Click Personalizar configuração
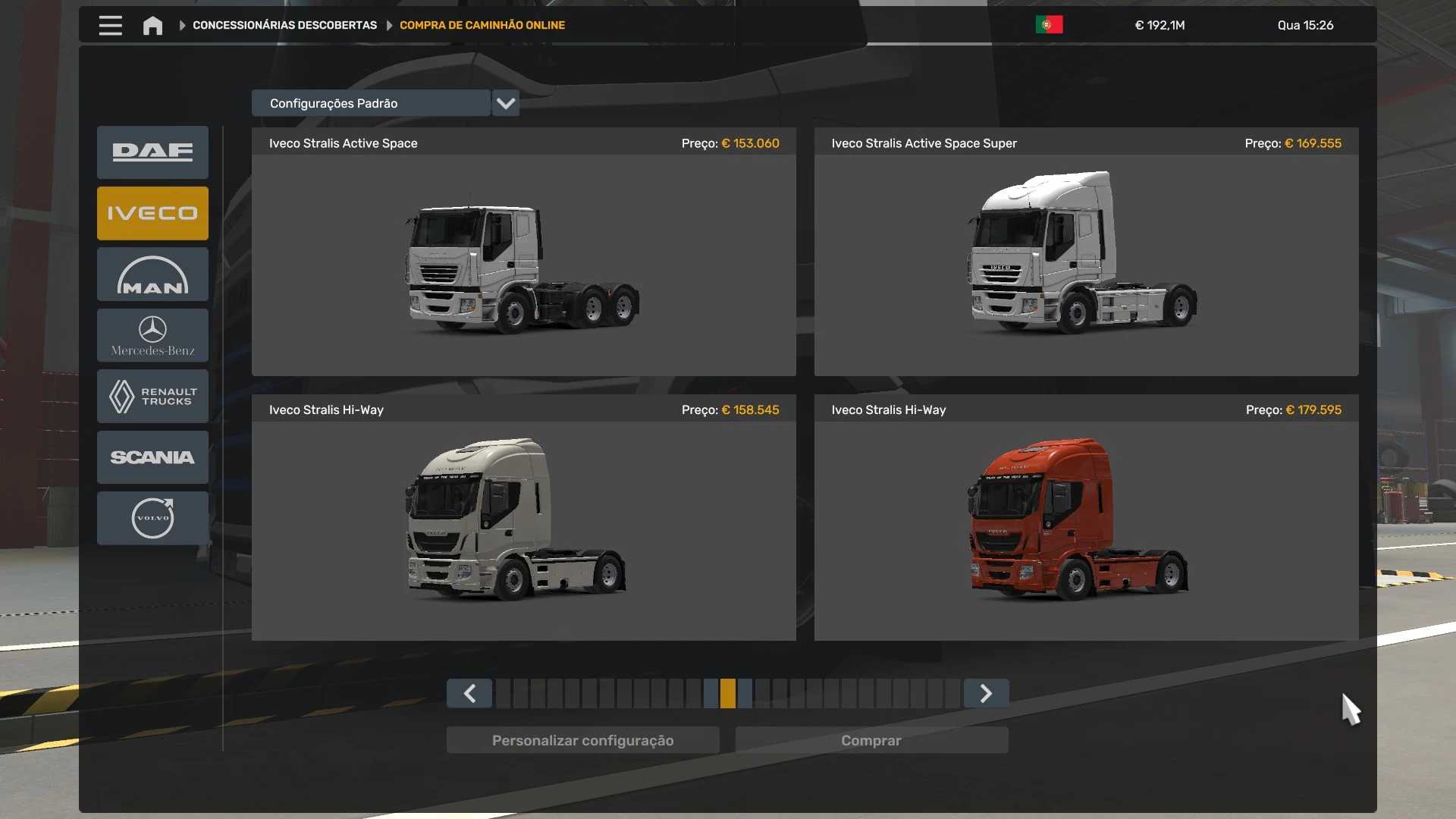This screenshot has width=1456, height=819. (x=582, y=740)
